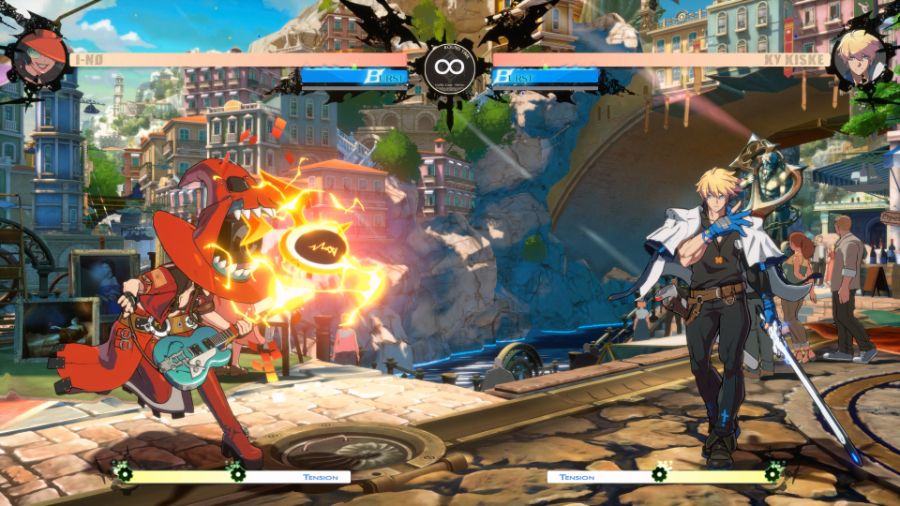Click I-No's character portrait

(x=40, y=56)
